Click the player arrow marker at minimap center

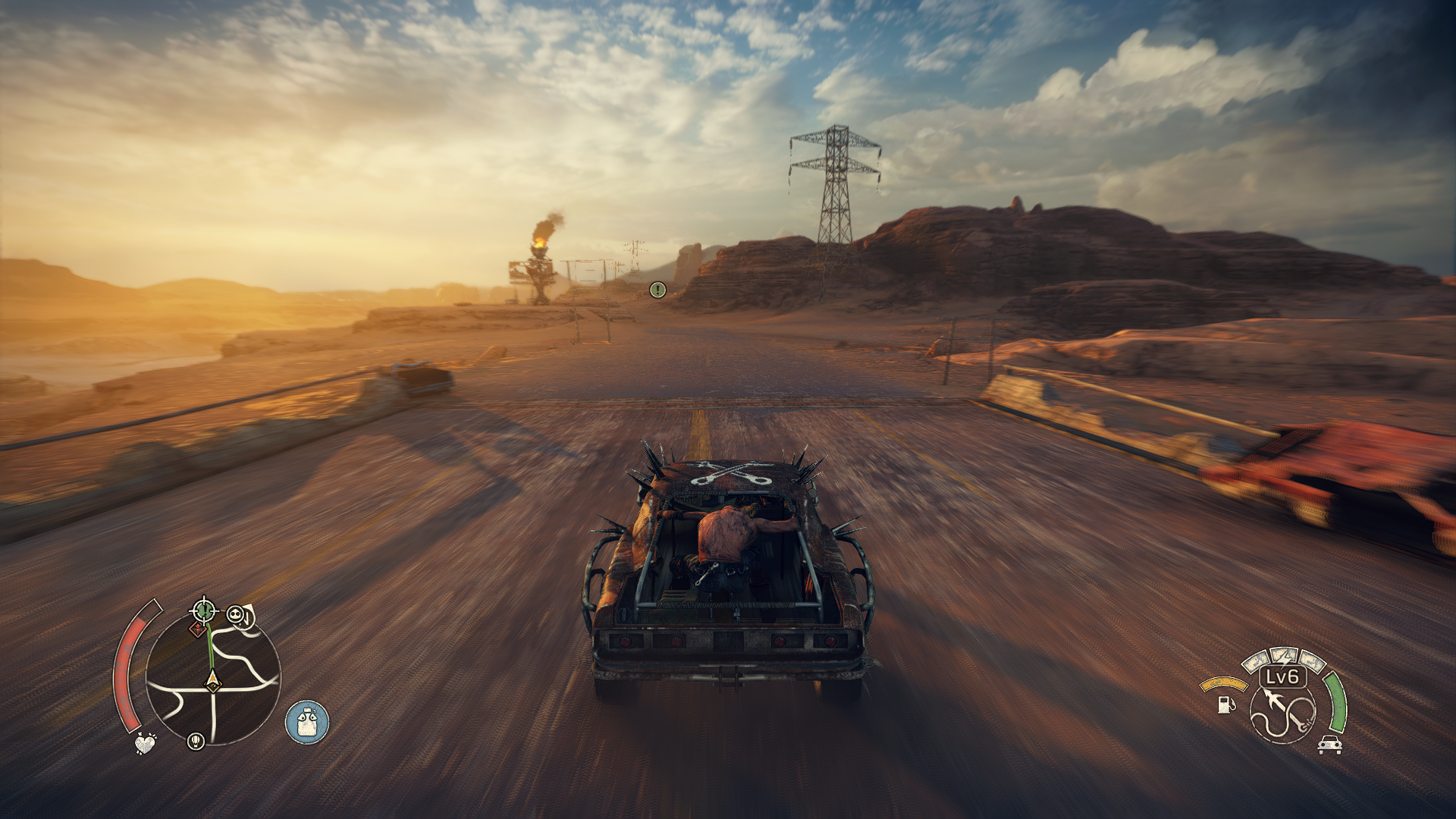[x=212, y=682]
